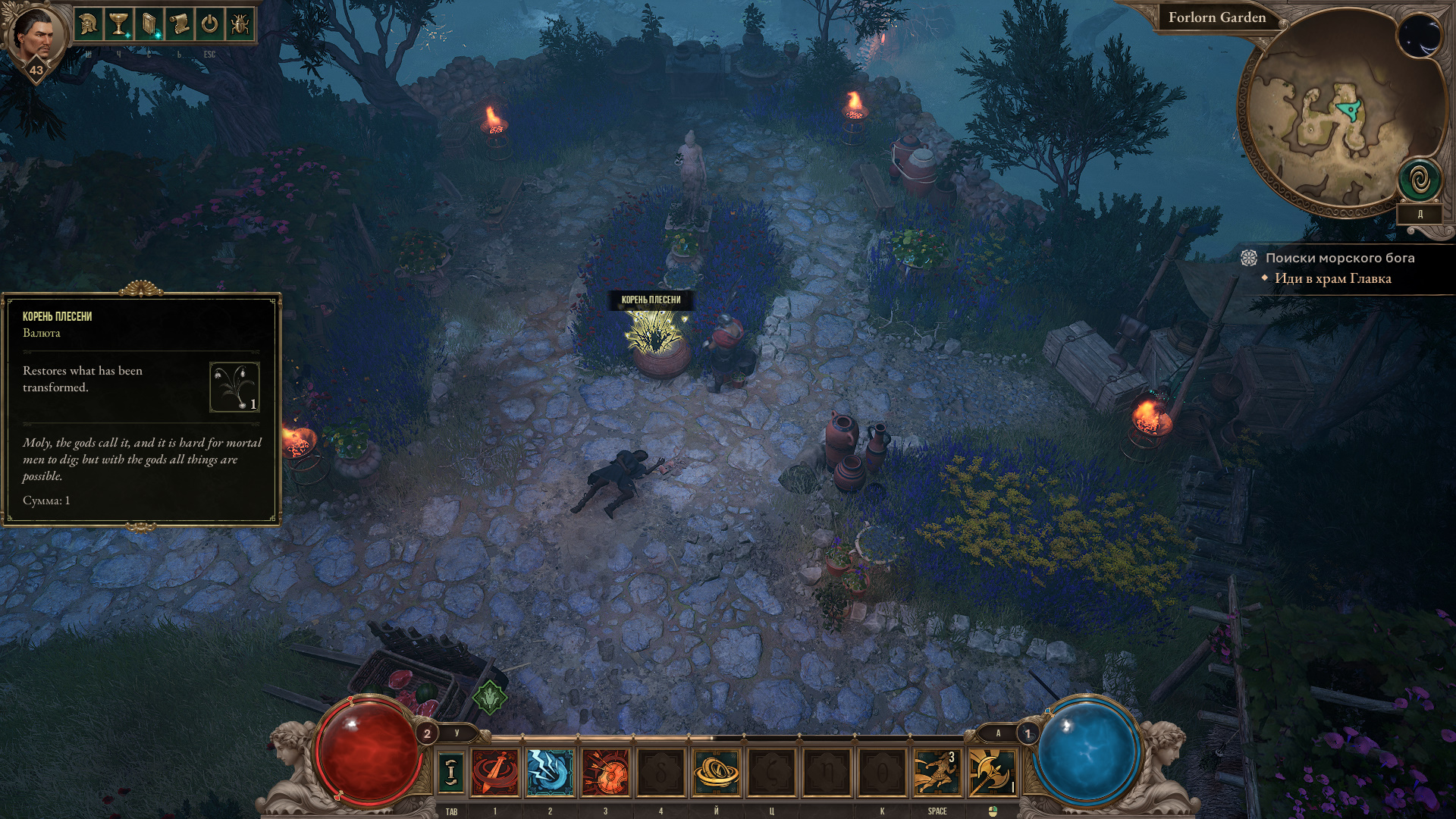Use the blue lightning strike skill
Viewport: 1456px width, 819px height.
click(550, 772)
